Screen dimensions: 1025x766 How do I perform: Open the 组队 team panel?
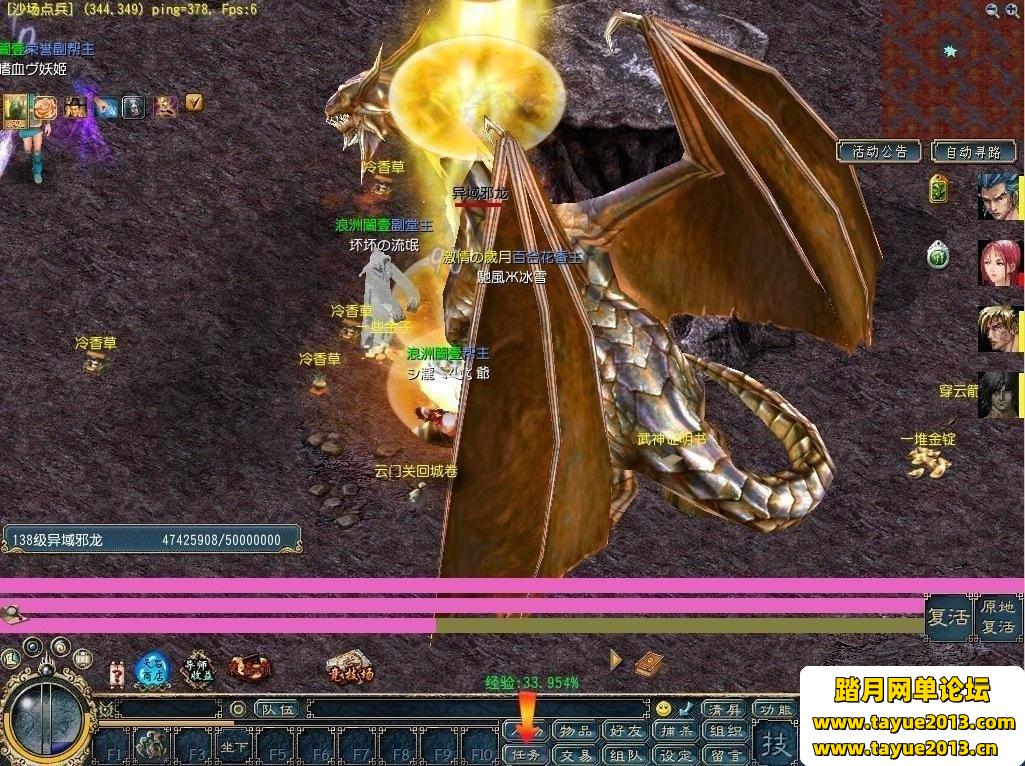[626, 755]
